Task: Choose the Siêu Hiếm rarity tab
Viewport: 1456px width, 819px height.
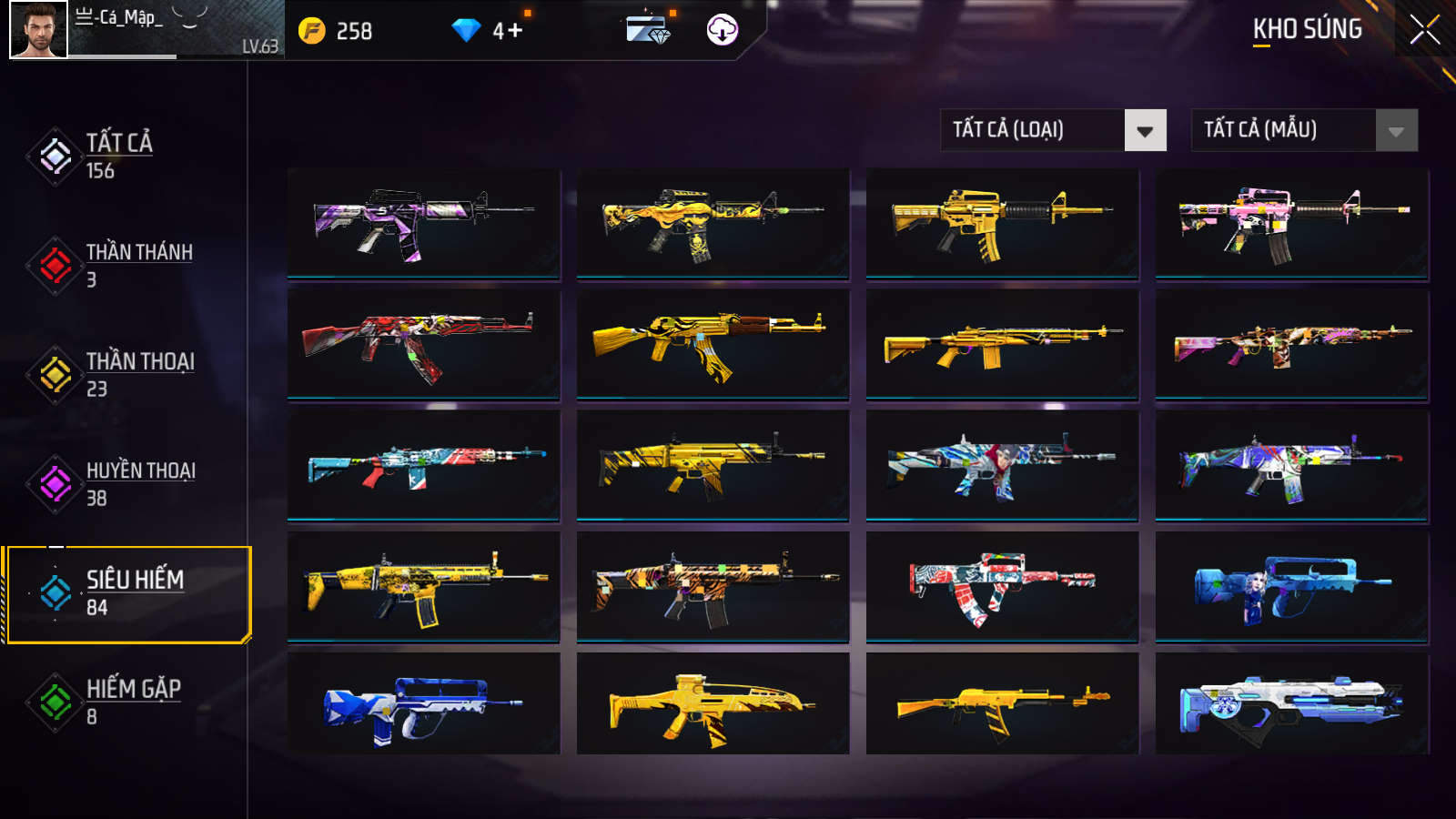Action: 134,593
